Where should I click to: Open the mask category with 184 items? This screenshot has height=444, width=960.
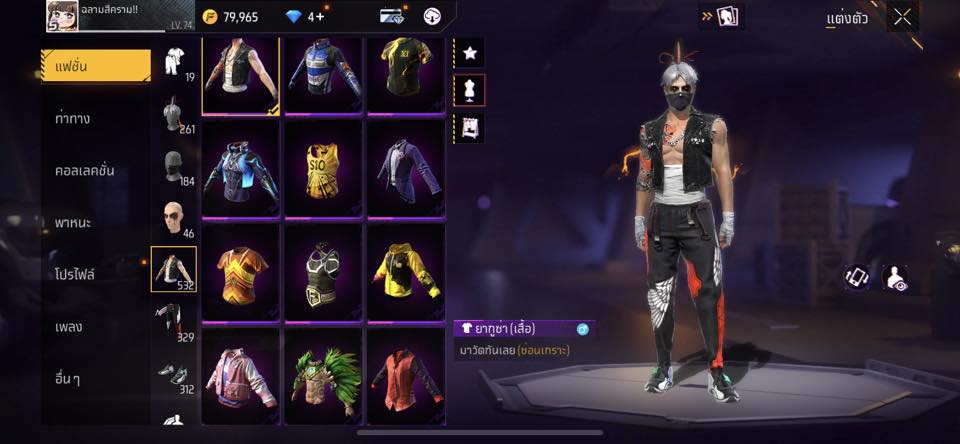(174, 167)
